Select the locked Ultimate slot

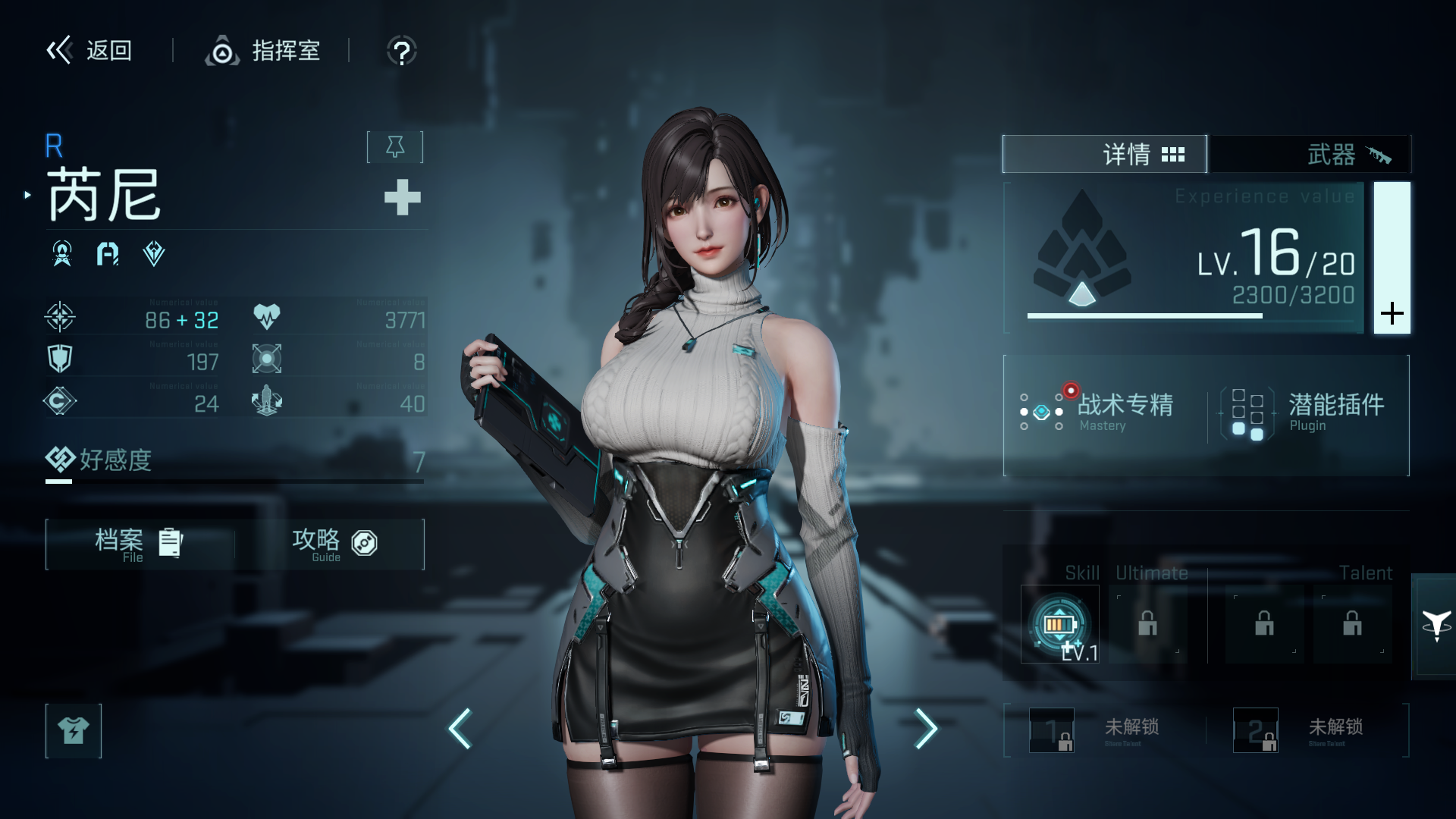tap(1147, 625)
